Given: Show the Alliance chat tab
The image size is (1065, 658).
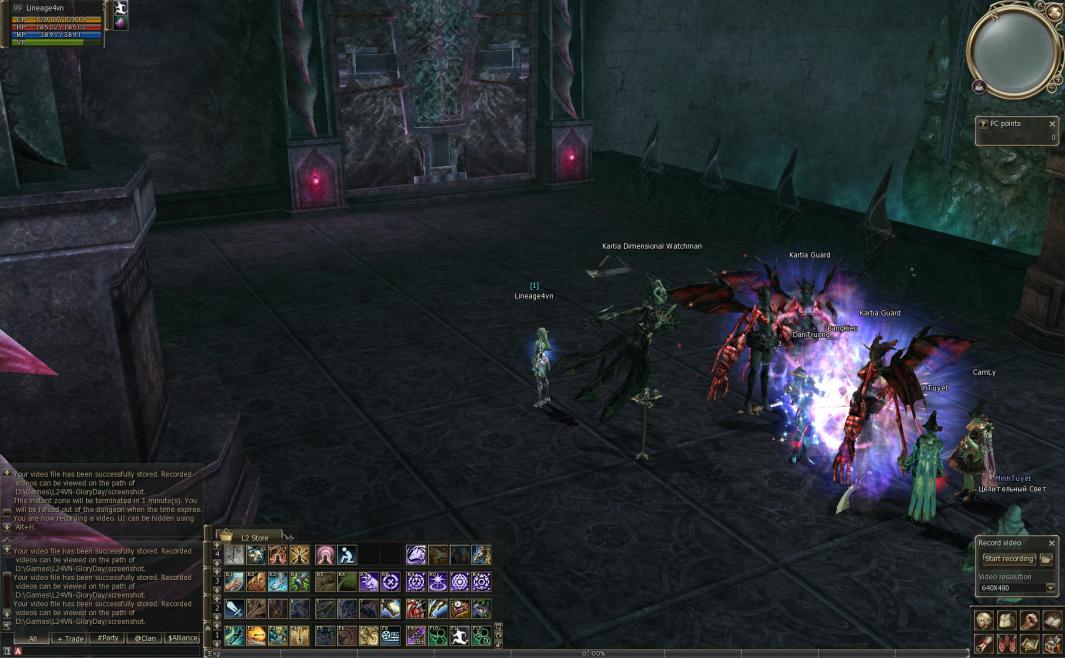Looking at the screenshot, I should [x=182, y=637].
